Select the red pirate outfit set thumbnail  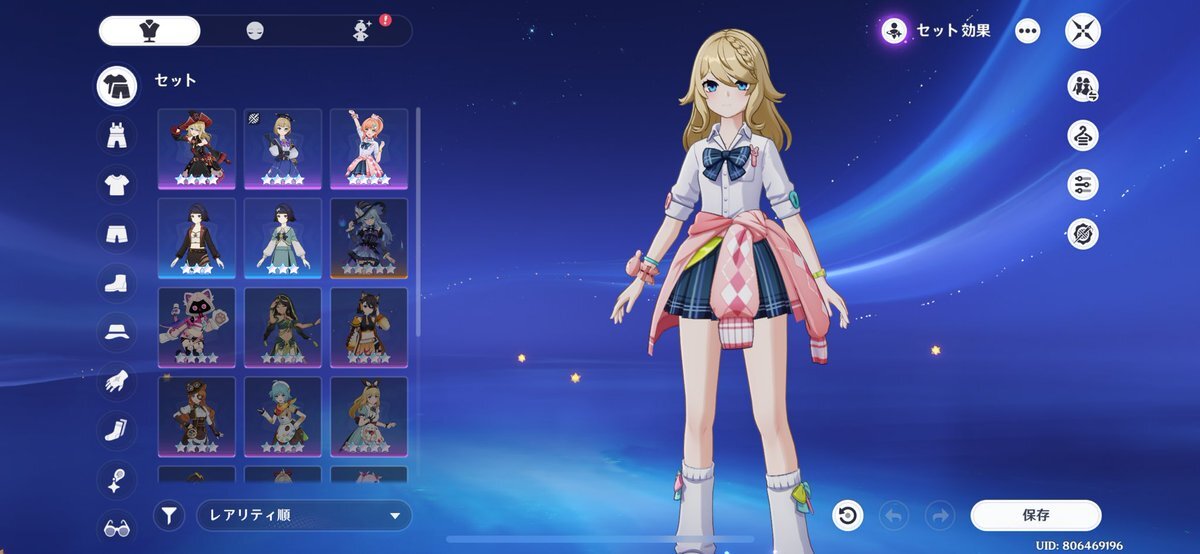[x=197, y=149]
